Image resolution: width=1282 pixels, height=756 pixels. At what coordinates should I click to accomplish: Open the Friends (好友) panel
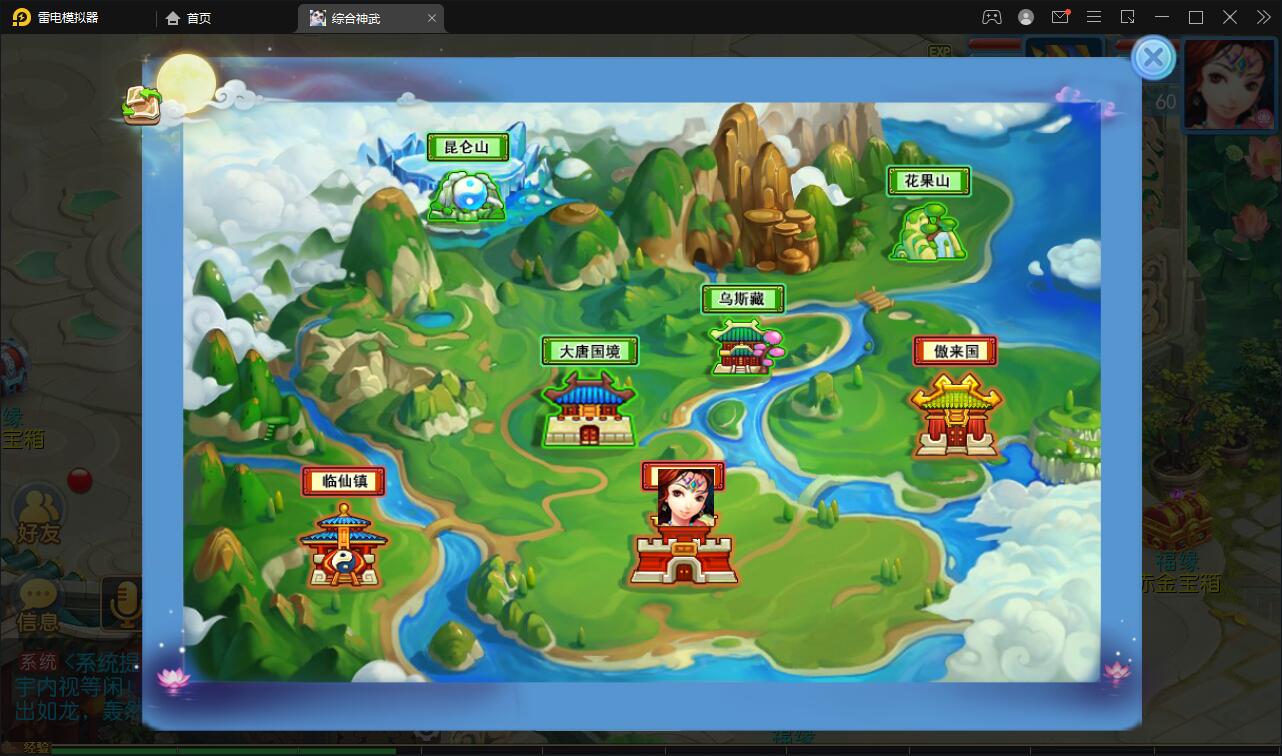click(x=38, y=510)
